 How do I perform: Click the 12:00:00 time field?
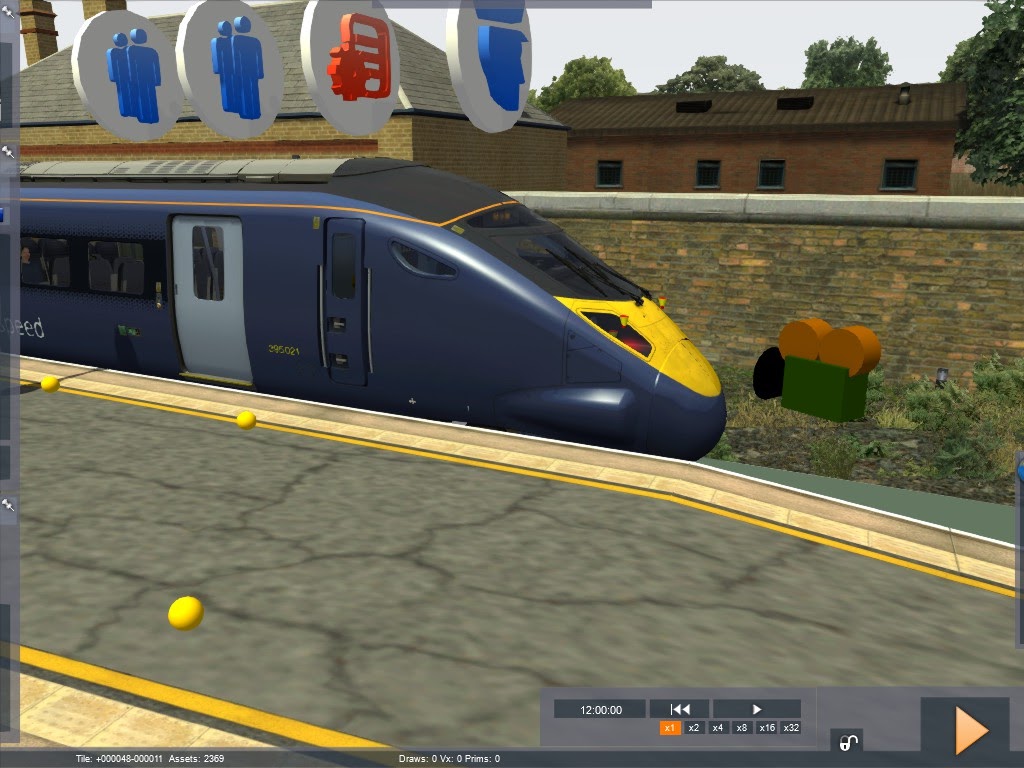tap(600, 709)
